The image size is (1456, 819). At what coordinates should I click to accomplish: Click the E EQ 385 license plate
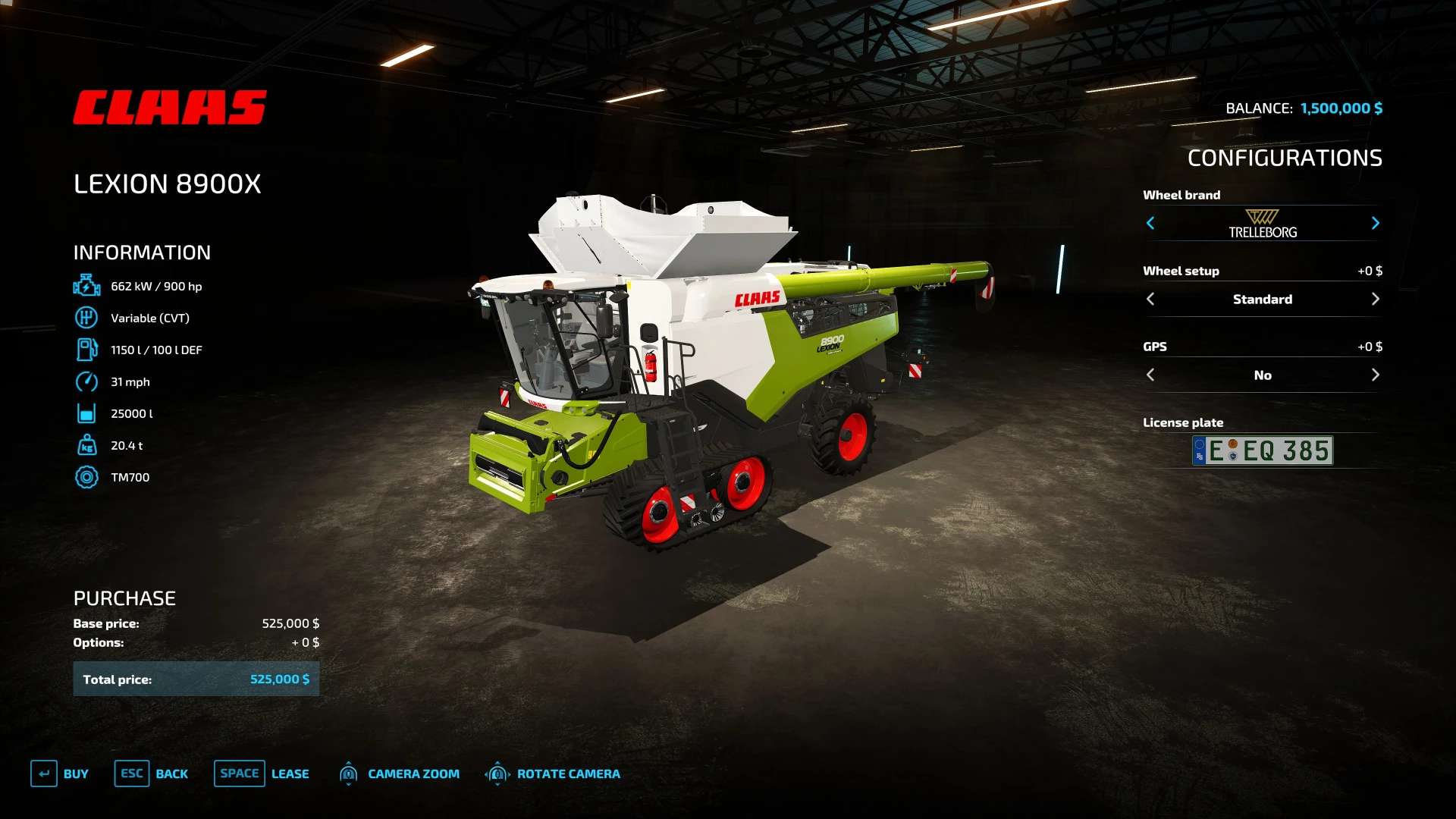pos(1261,450)
